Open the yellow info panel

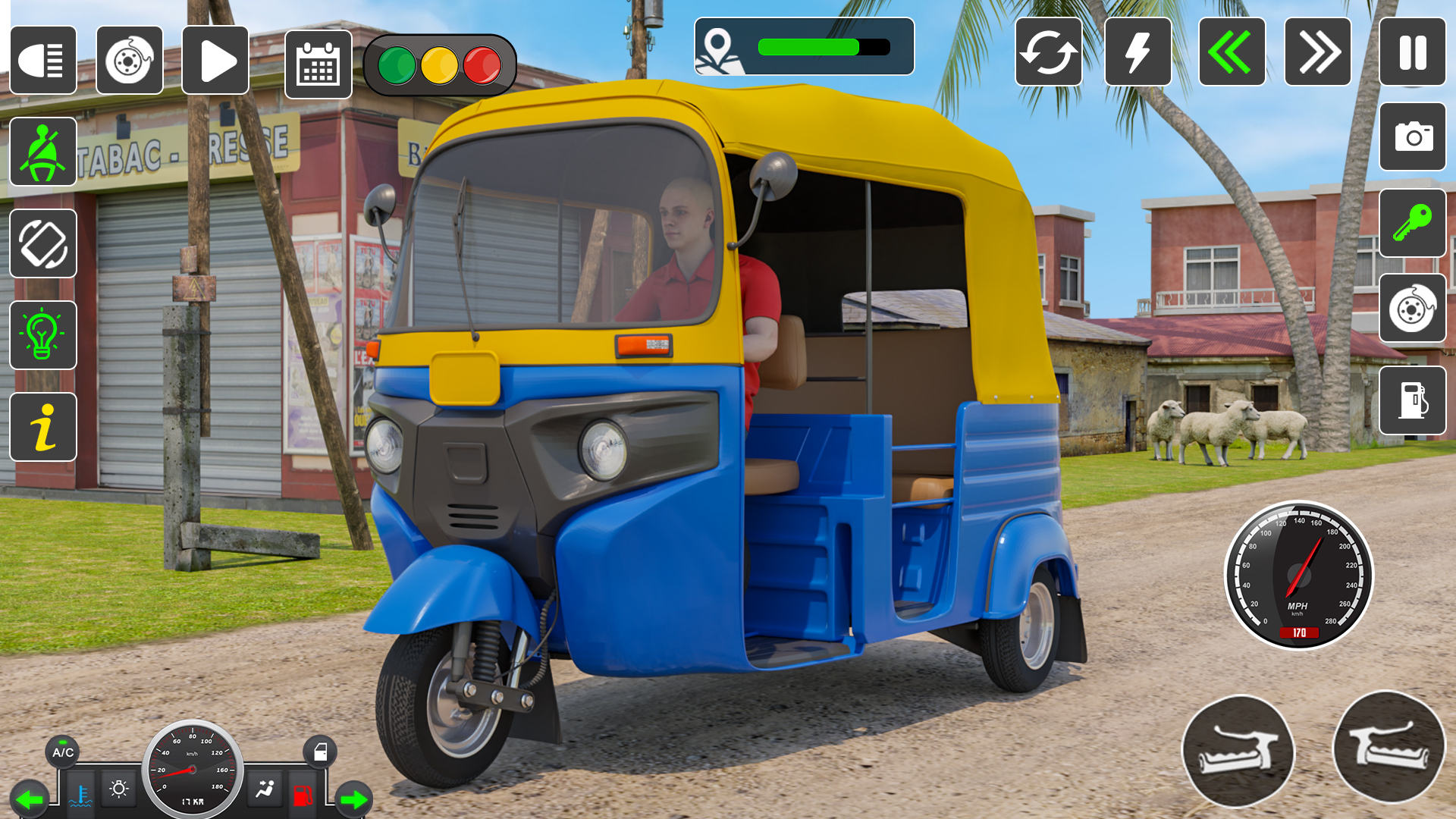(43, 426)
